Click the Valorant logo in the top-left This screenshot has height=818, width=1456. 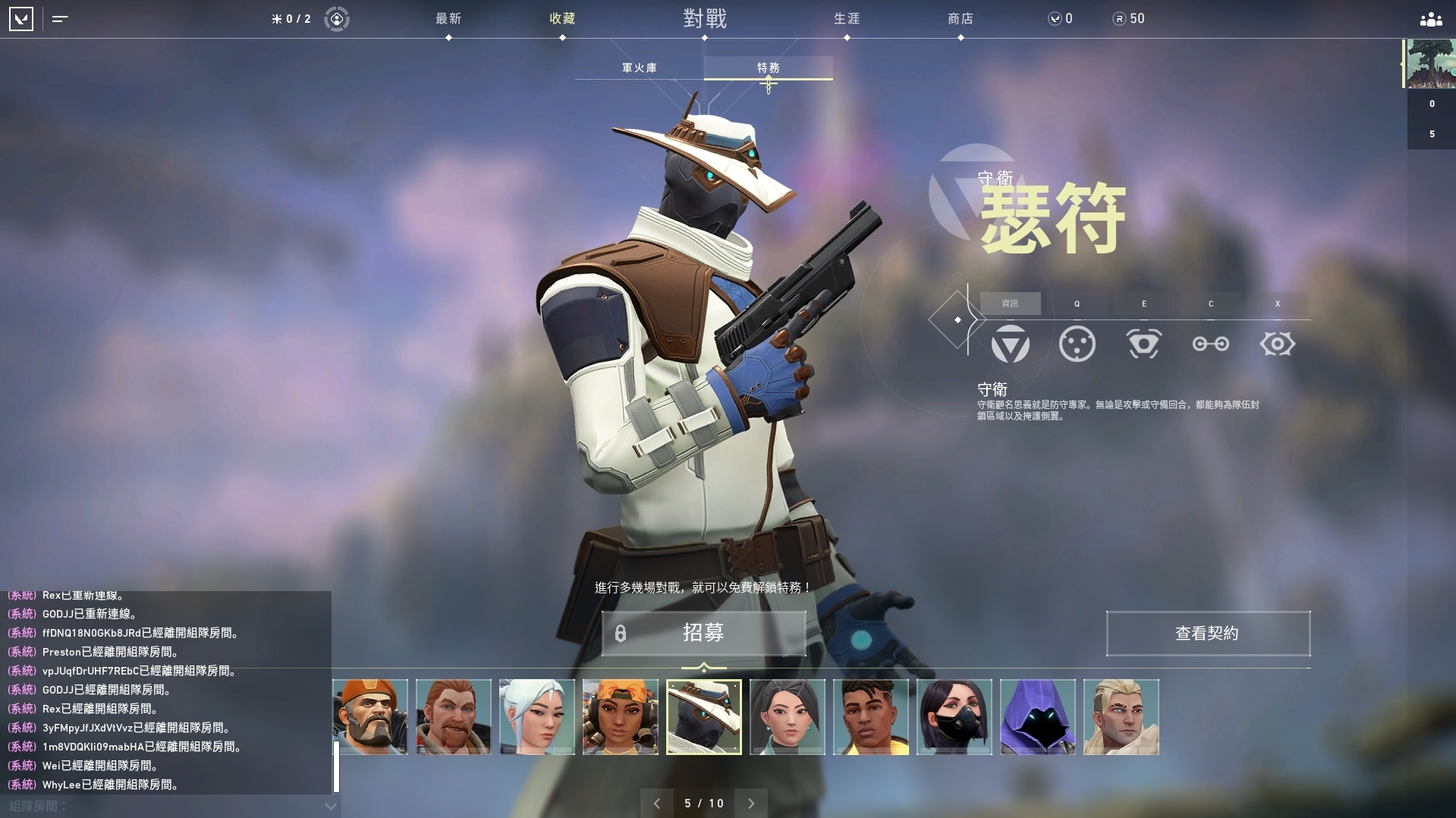(22, 19)
